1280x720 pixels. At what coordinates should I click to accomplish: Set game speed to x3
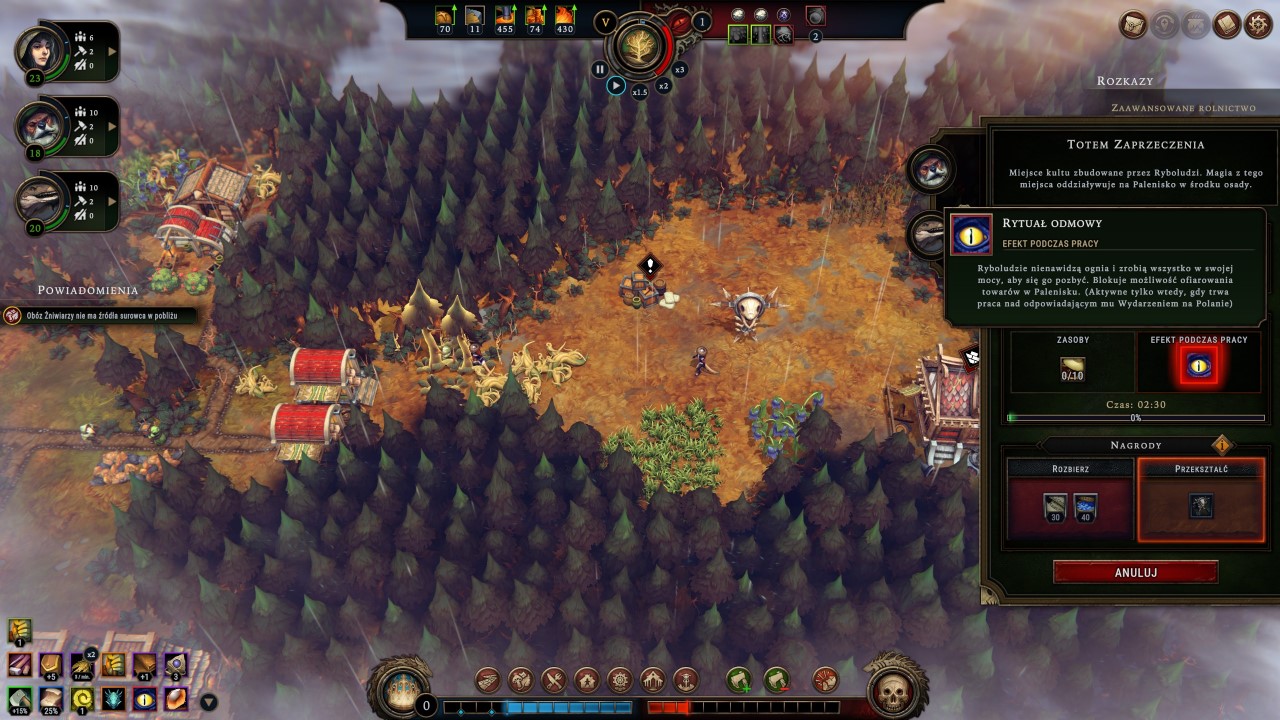tap(680, 69)
